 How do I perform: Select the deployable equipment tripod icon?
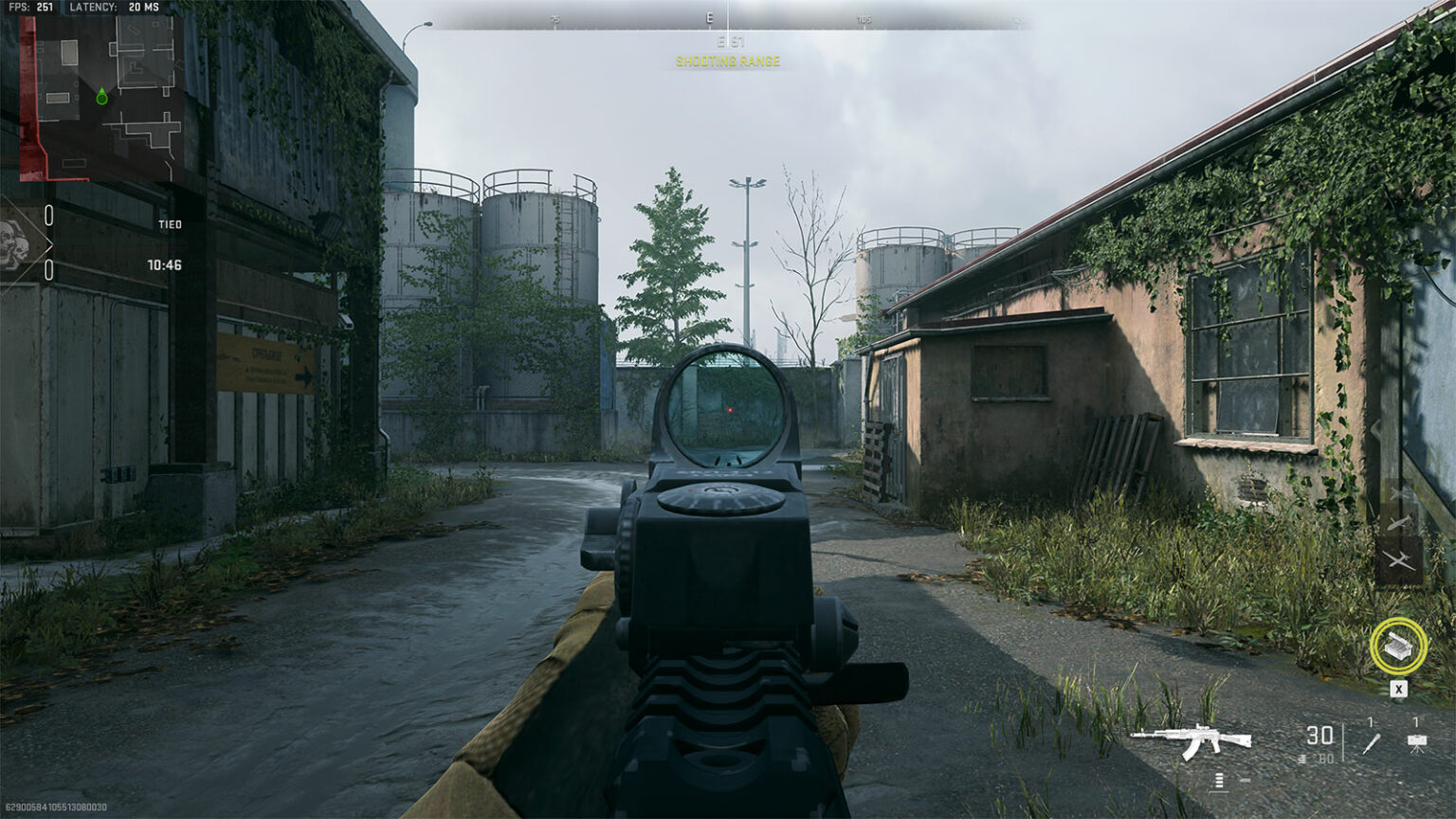click(1416, 745)
